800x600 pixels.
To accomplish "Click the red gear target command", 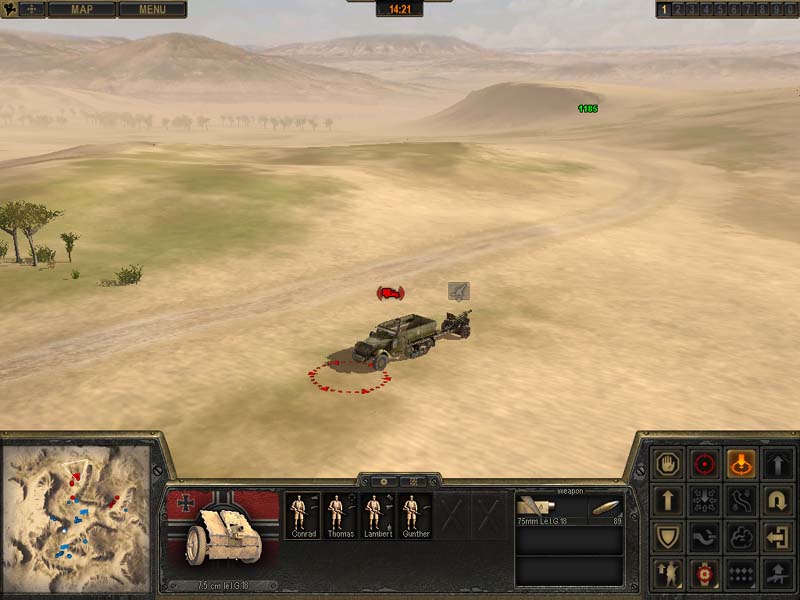I will click(703, 575).
